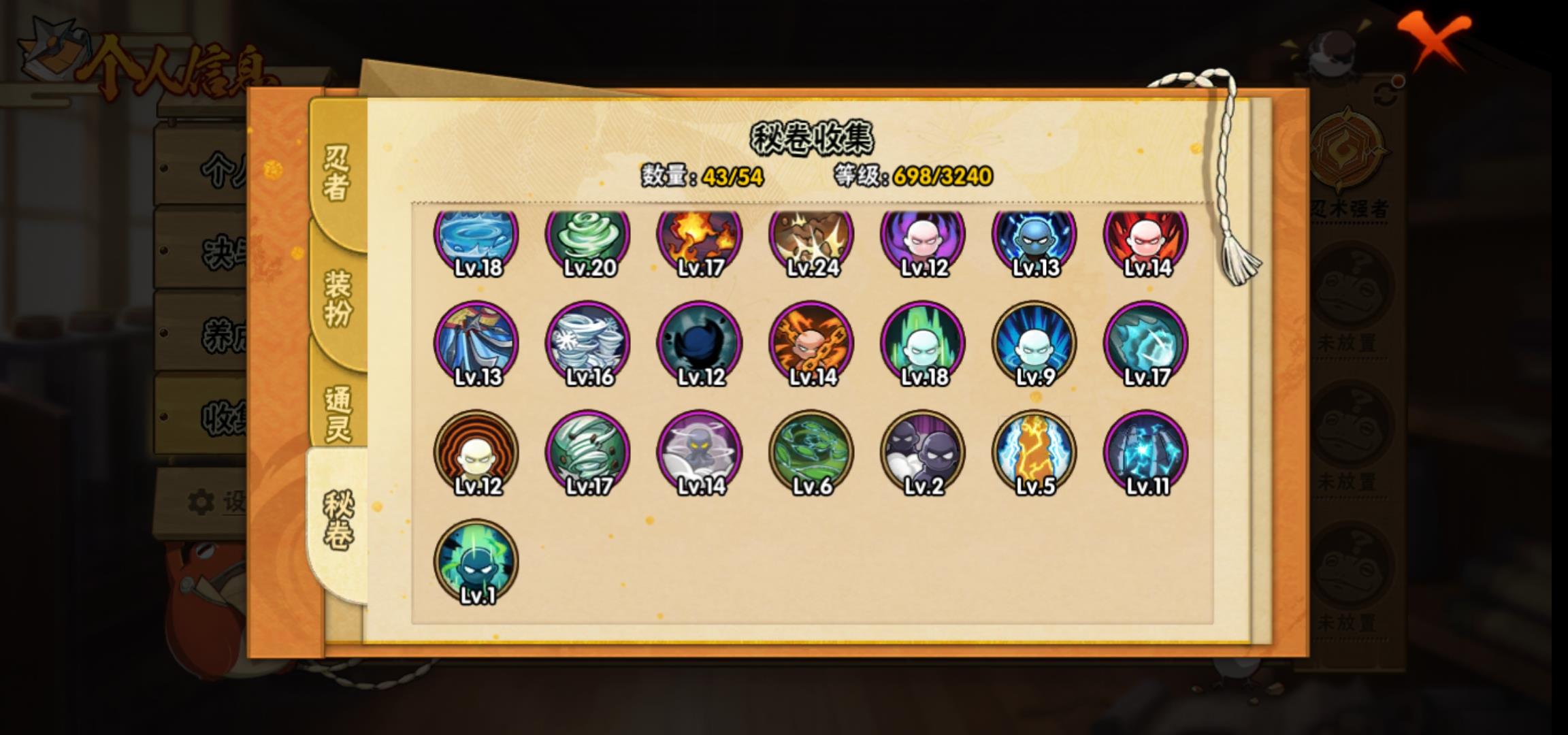Open the 装扮 tab
The image size is (1568, 735).
(x=338, y=297)
